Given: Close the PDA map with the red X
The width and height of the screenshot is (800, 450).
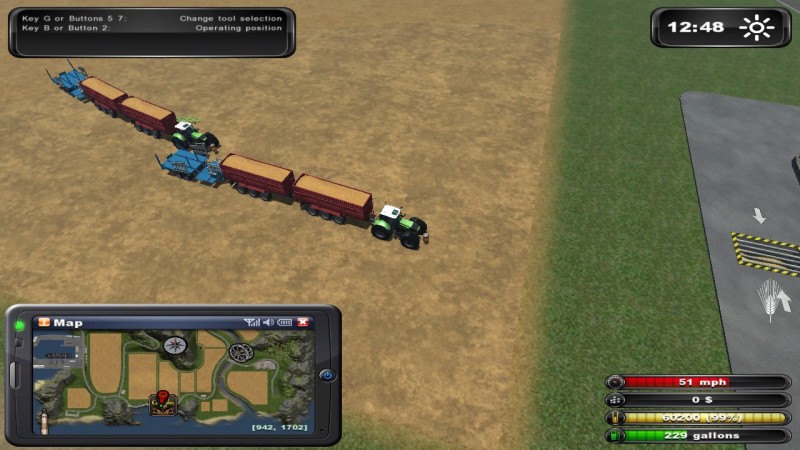Looking at the screenshot, I should pos(303,323).
